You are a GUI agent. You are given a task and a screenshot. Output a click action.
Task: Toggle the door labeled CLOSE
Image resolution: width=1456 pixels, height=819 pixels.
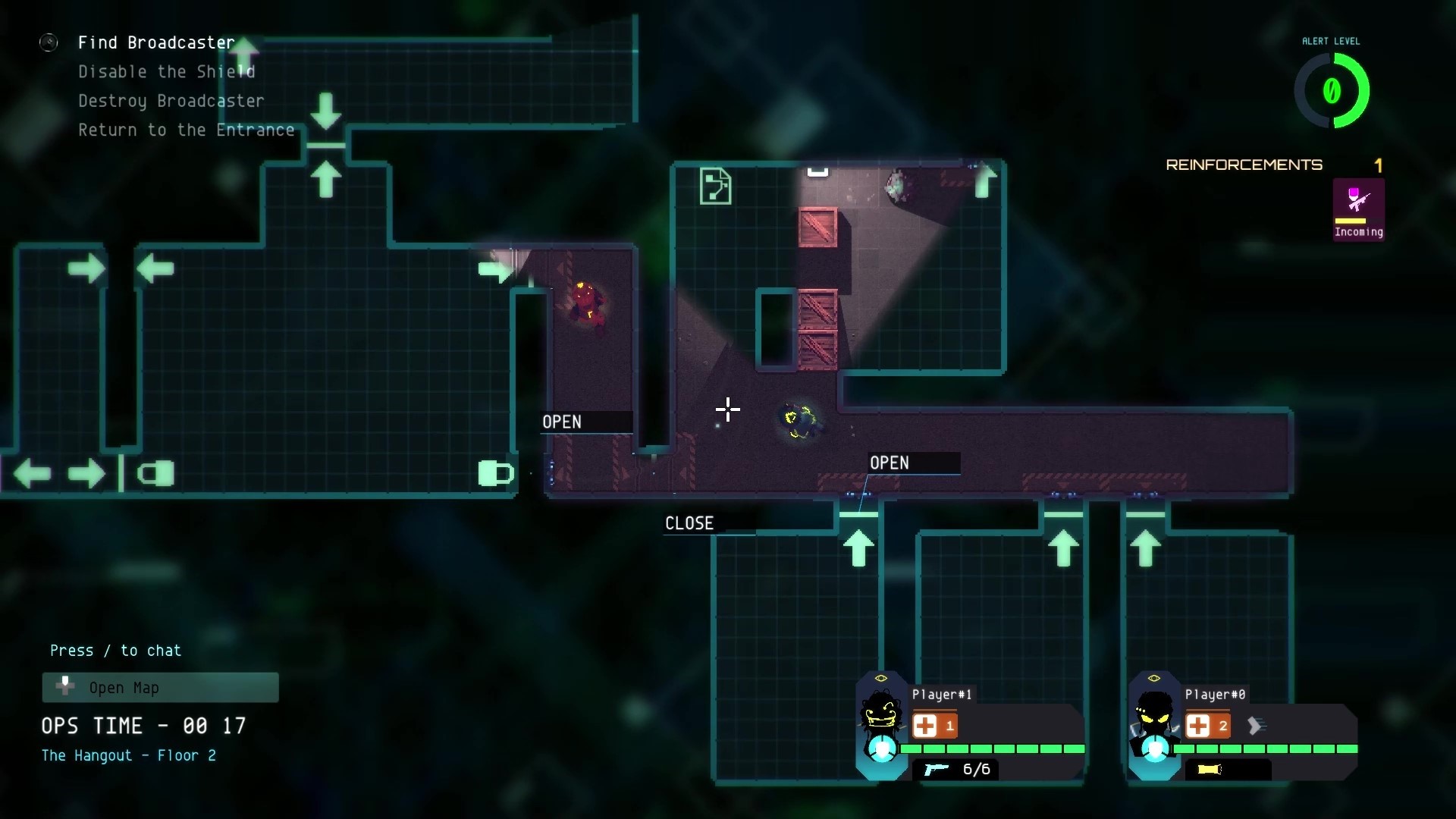pos(689,522)
